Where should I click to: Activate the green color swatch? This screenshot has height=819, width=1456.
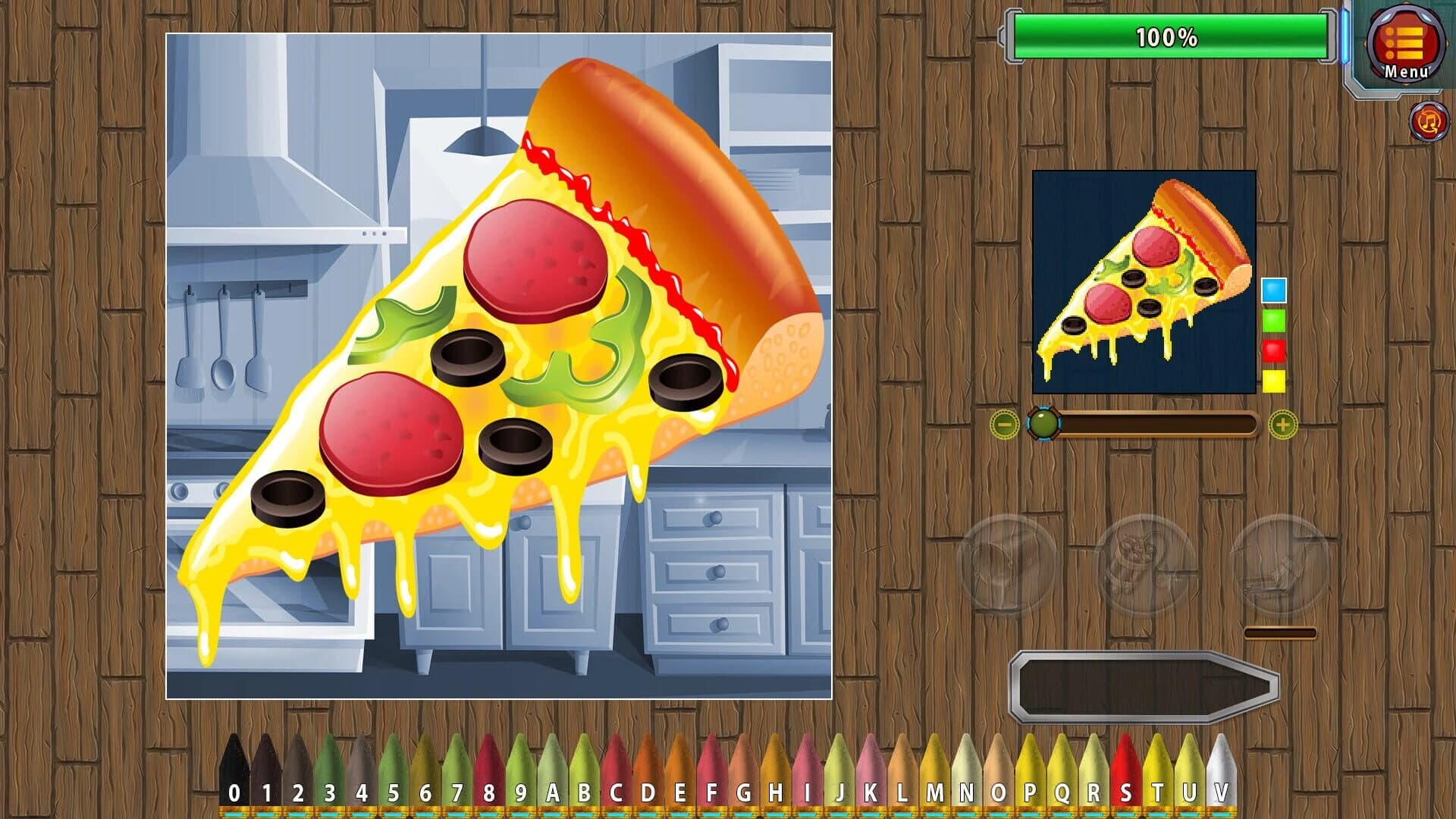point(1275,322)
